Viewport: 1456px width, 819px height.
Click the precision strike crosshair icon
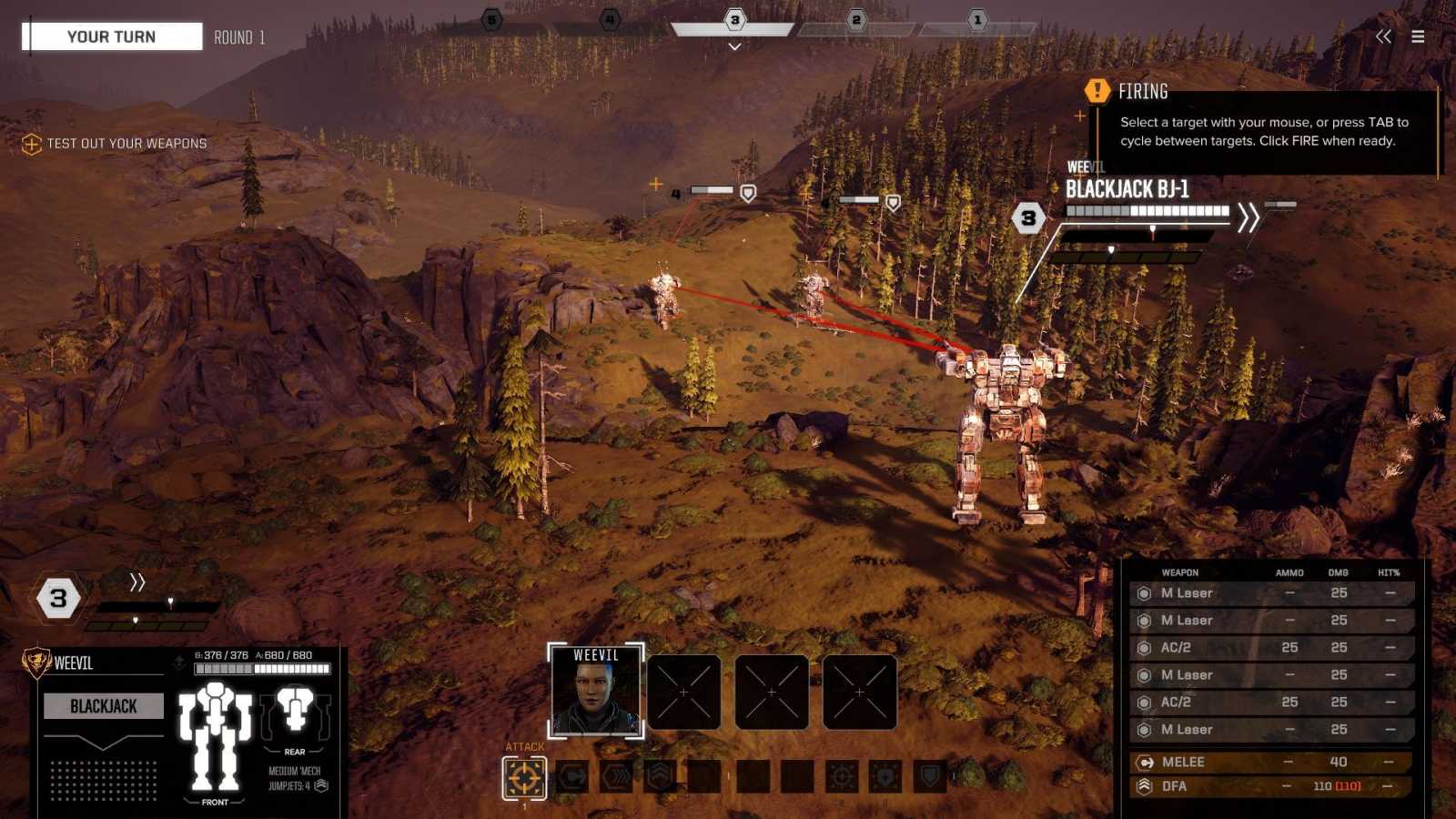pyautogui.click(x=842, y=778)
